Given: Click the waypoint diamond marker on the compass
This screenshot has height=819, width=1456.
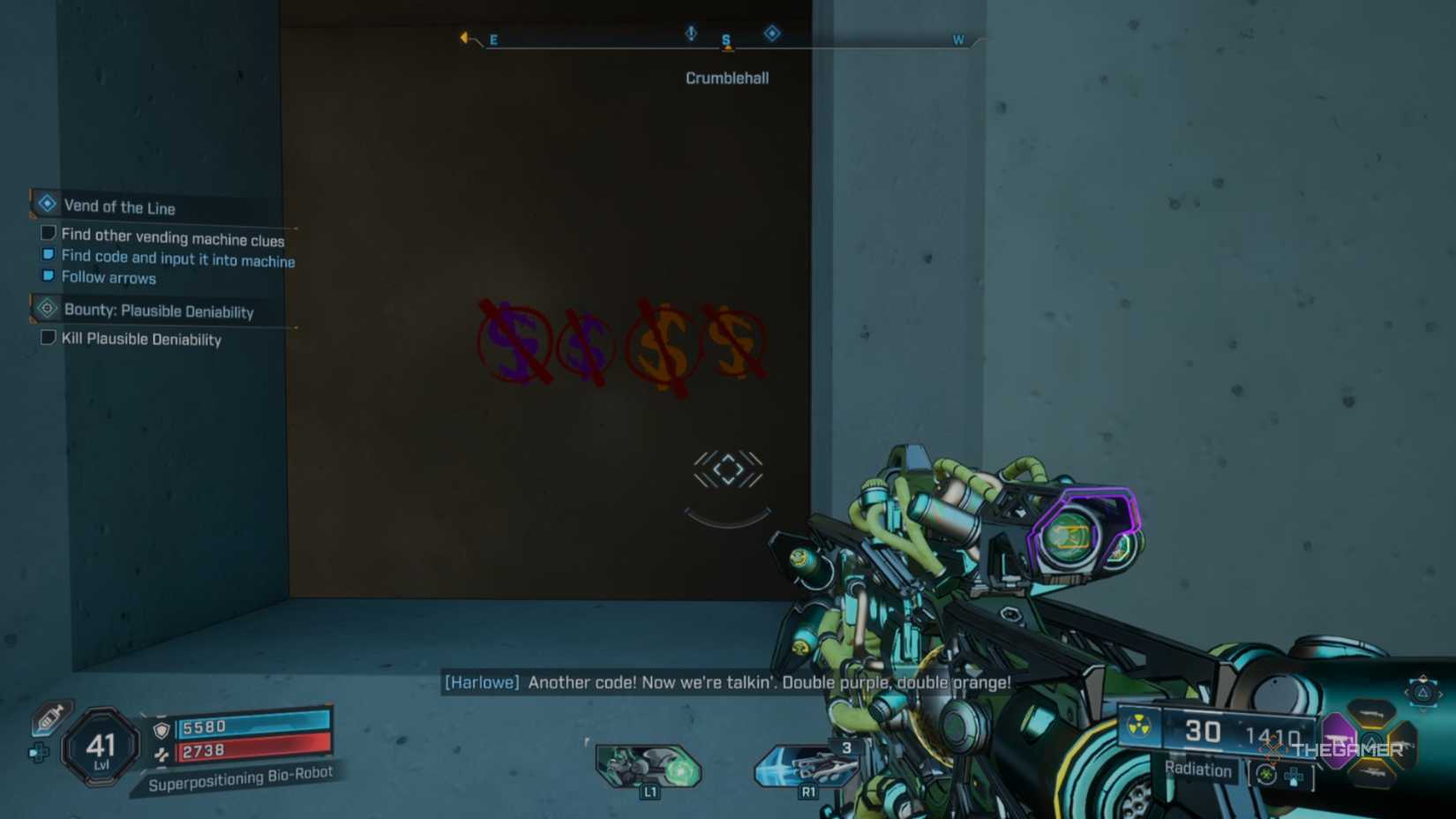Looking at the screenshot, I should pos(772,33).
